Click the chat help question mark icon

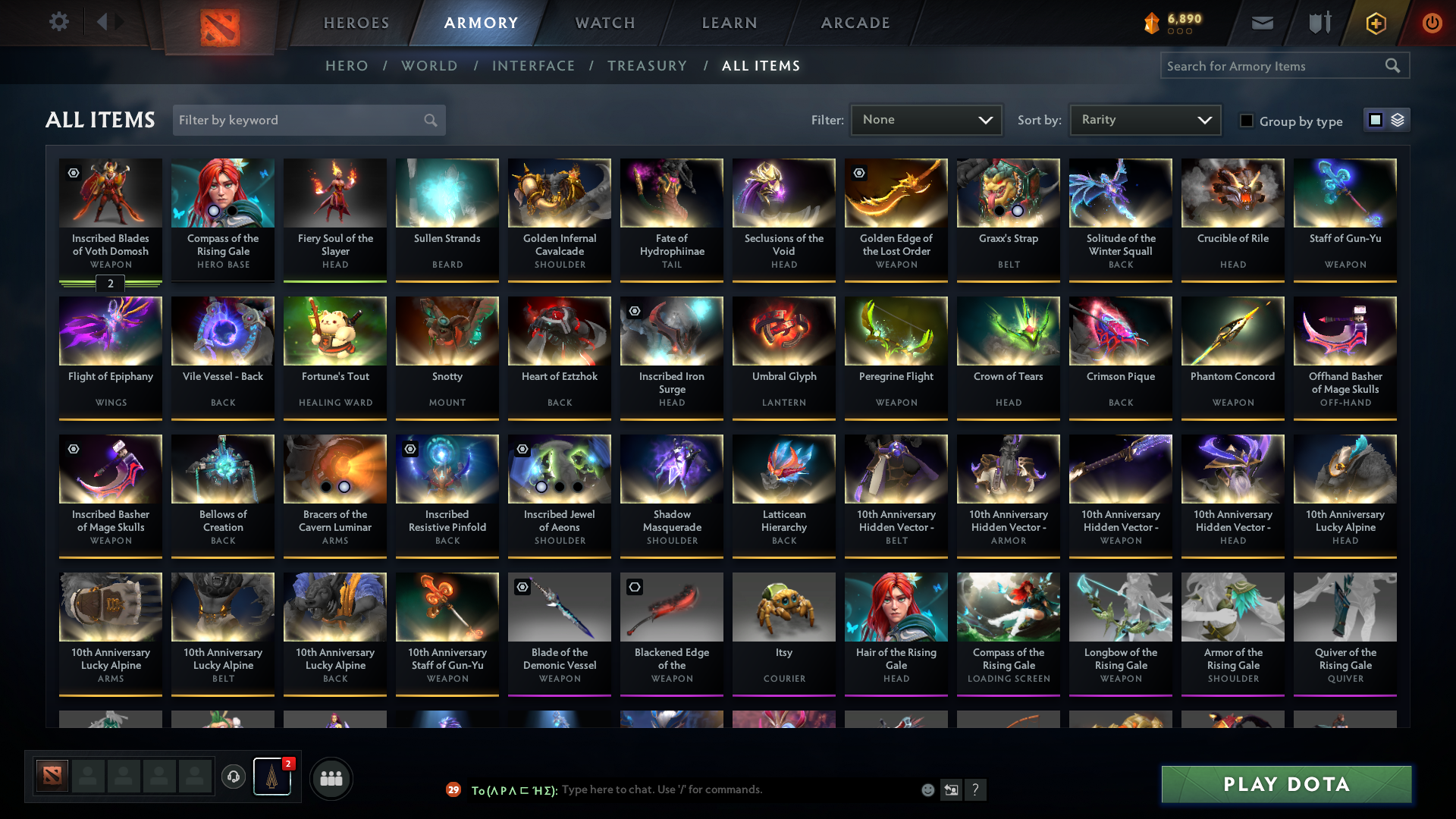click(976, 789)
